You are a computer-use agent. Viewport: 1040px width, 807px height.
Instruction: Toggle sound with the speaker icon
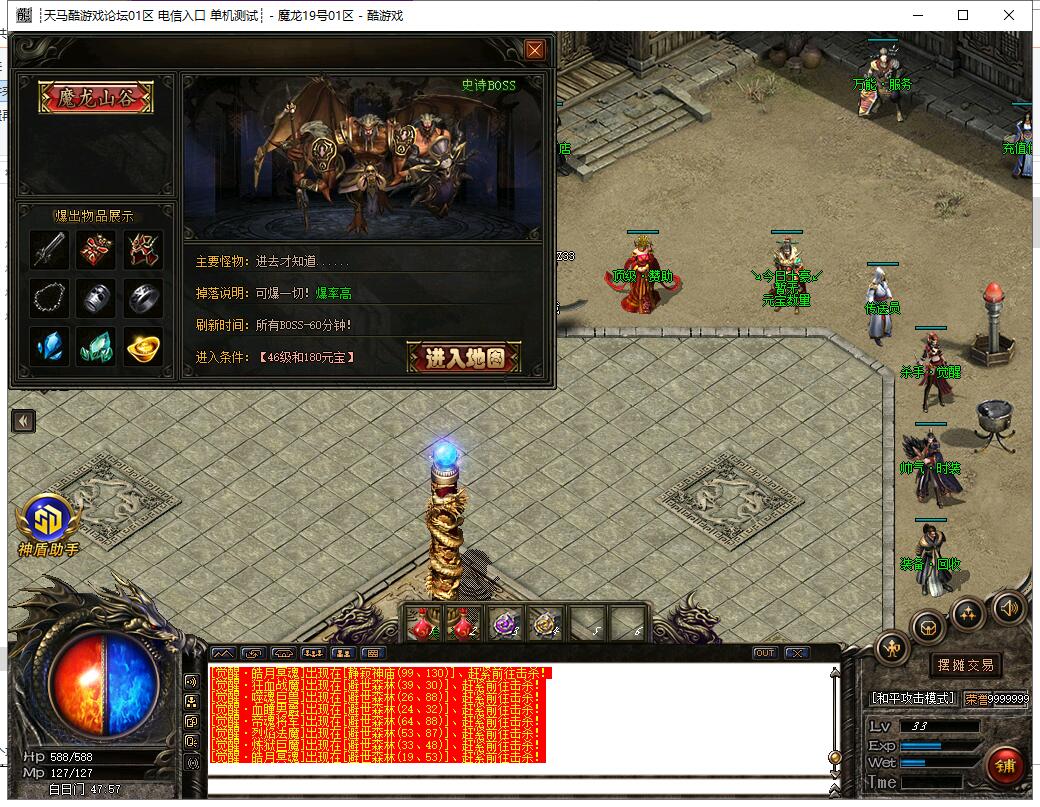coord(1007,607)
